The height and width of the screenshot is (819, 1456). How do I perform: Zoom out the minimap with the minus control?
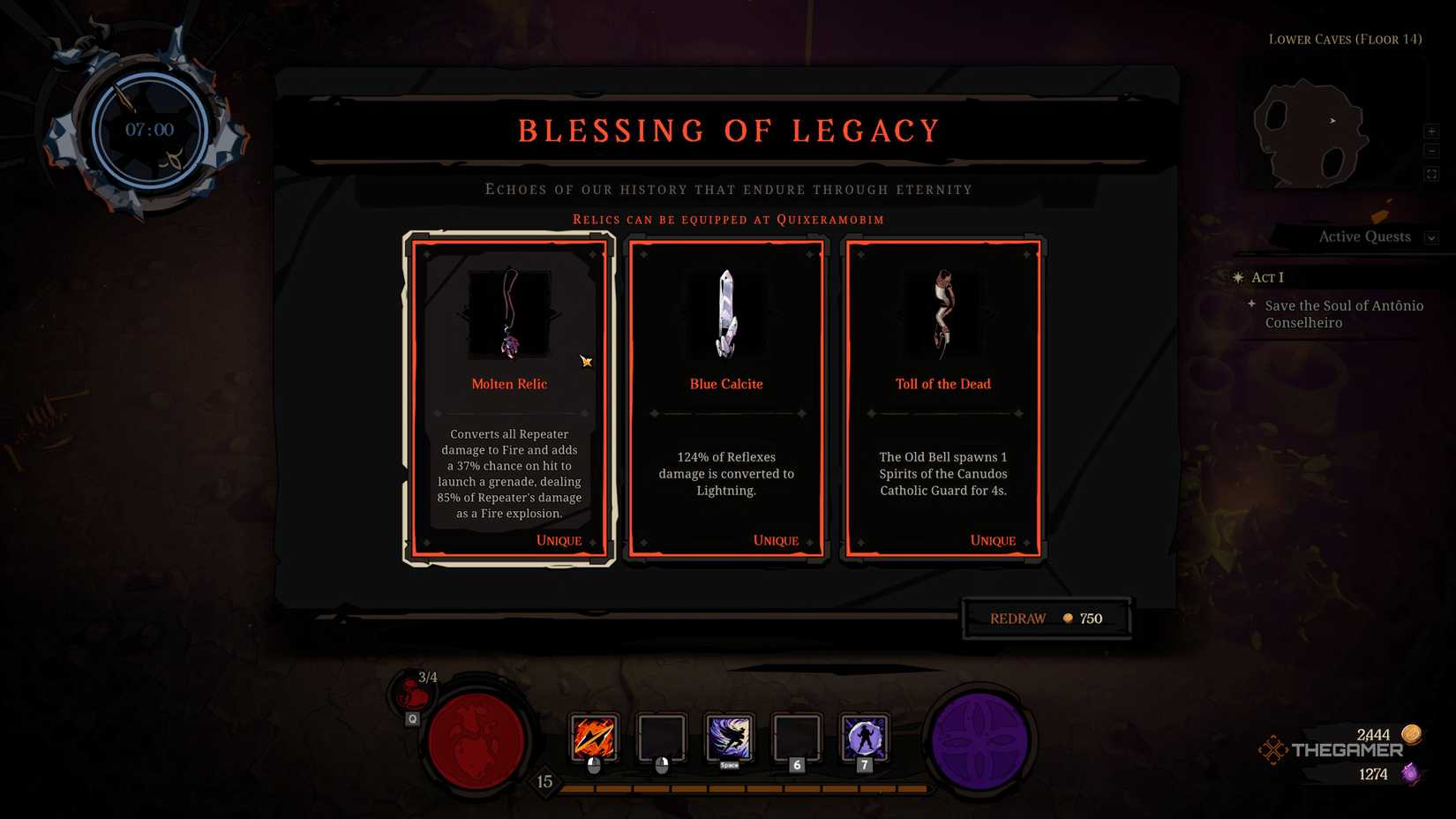point(1432,151)
